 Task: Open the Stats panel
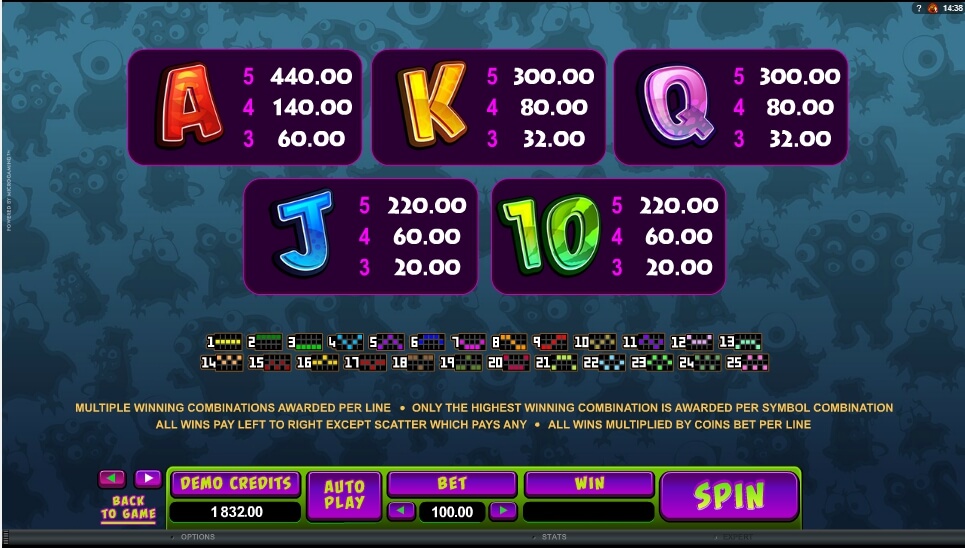553,537
